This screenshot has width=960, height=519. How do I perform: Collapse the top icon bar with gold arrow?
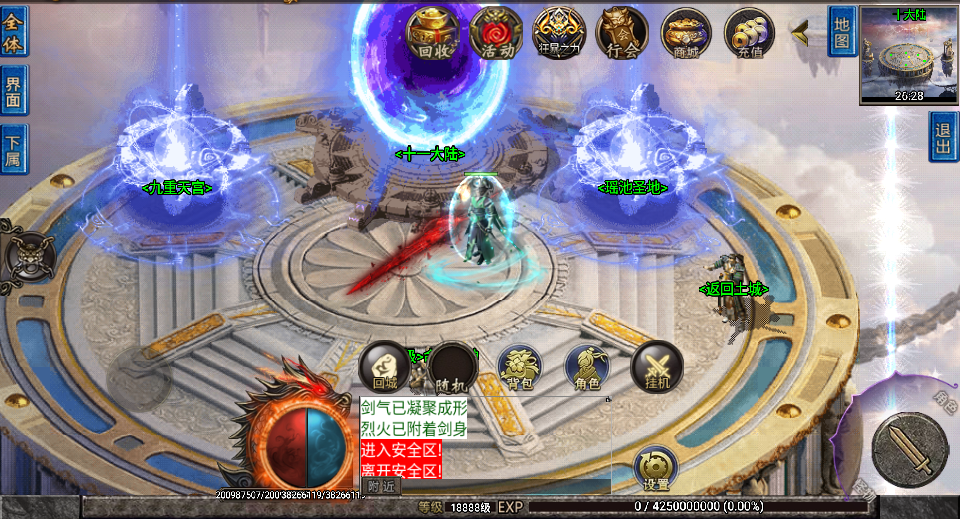[801, 34]
